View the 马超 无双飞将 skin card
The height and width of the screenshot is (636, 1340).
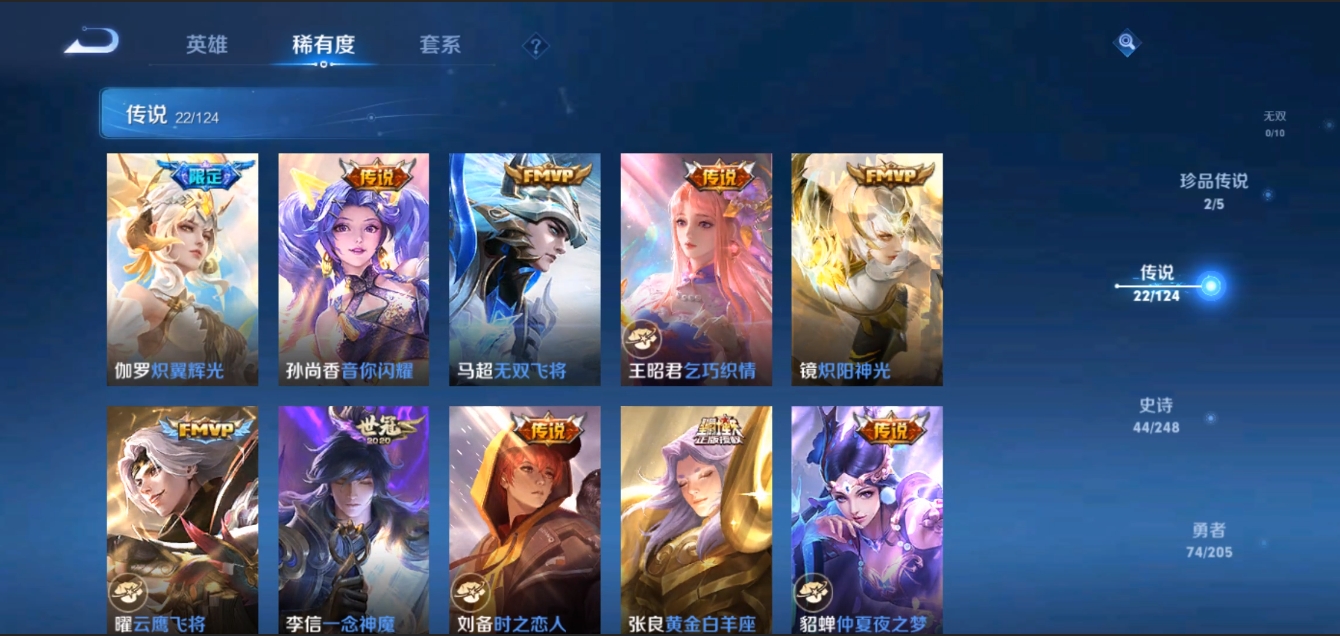524,269
